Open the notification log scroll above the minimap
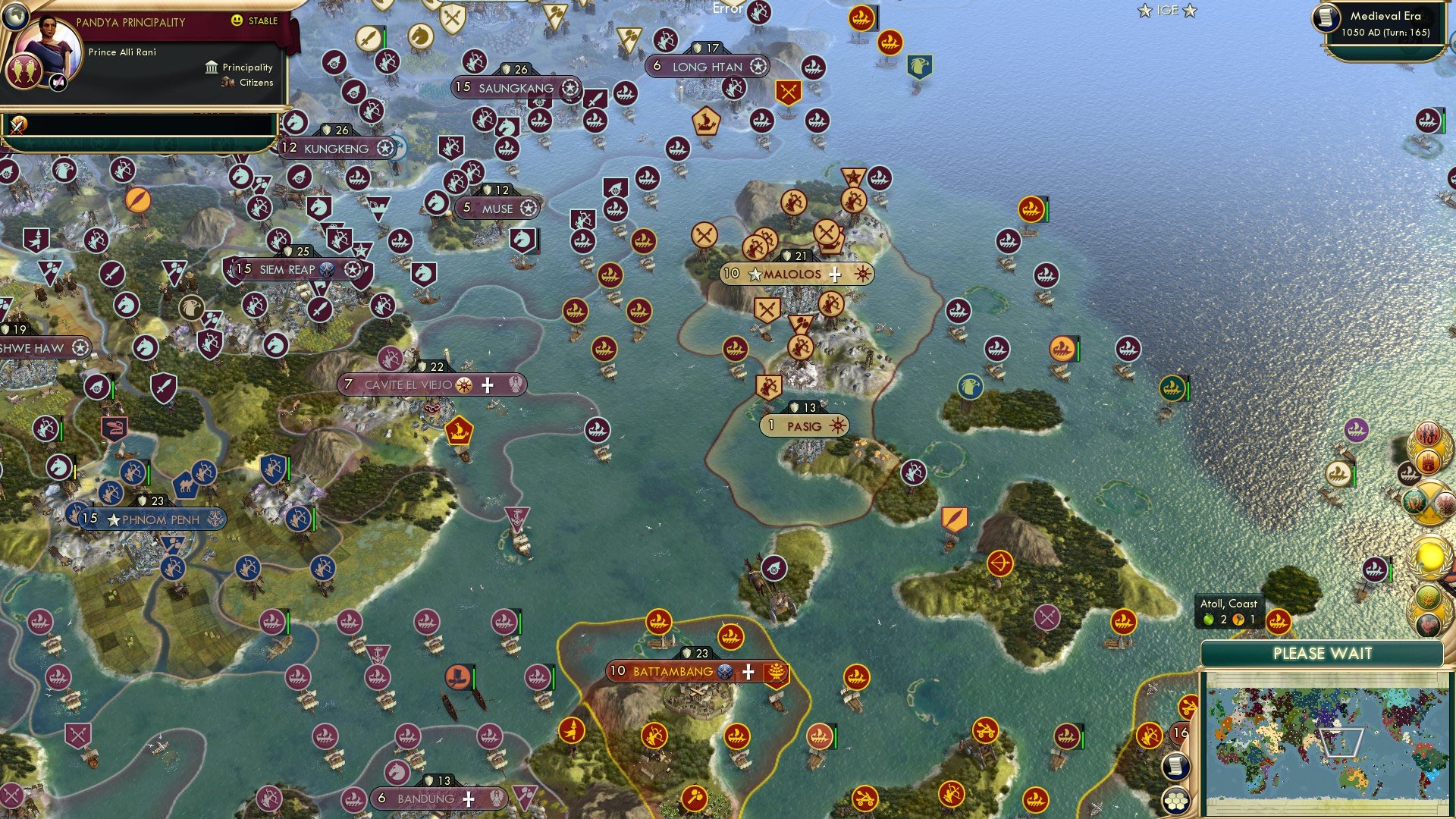Screen dimensions: 1456x819 [x=1176, y=767]
